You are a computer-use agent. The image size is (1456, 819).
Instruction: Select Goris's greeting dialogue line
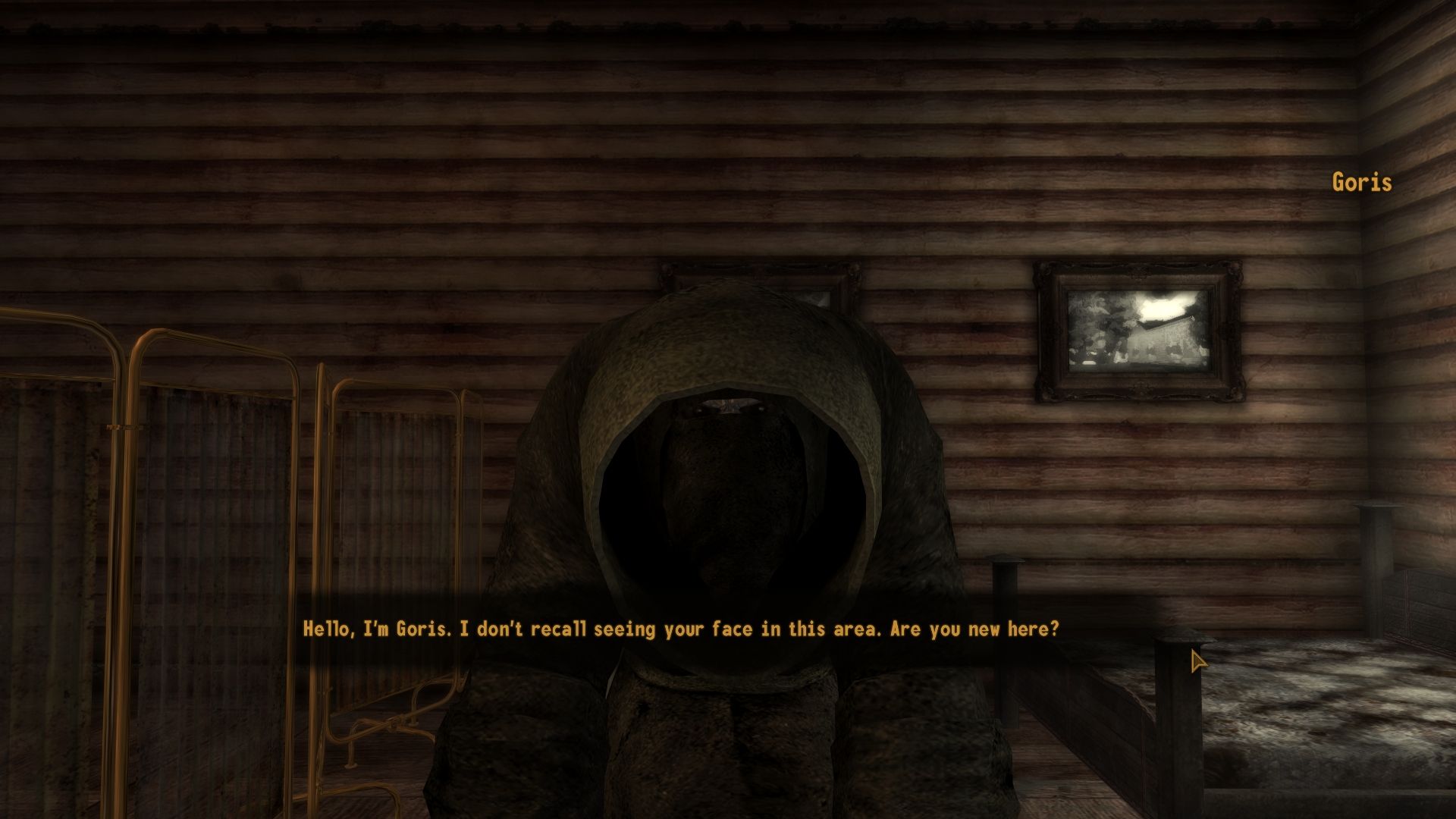tap(682, 628)
